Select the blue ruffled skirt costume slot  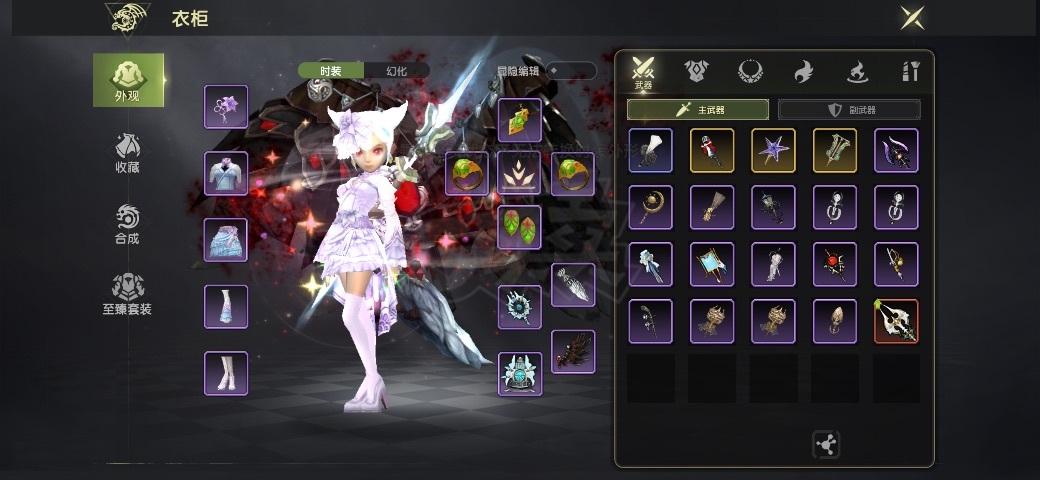click(x=226, y=240)
